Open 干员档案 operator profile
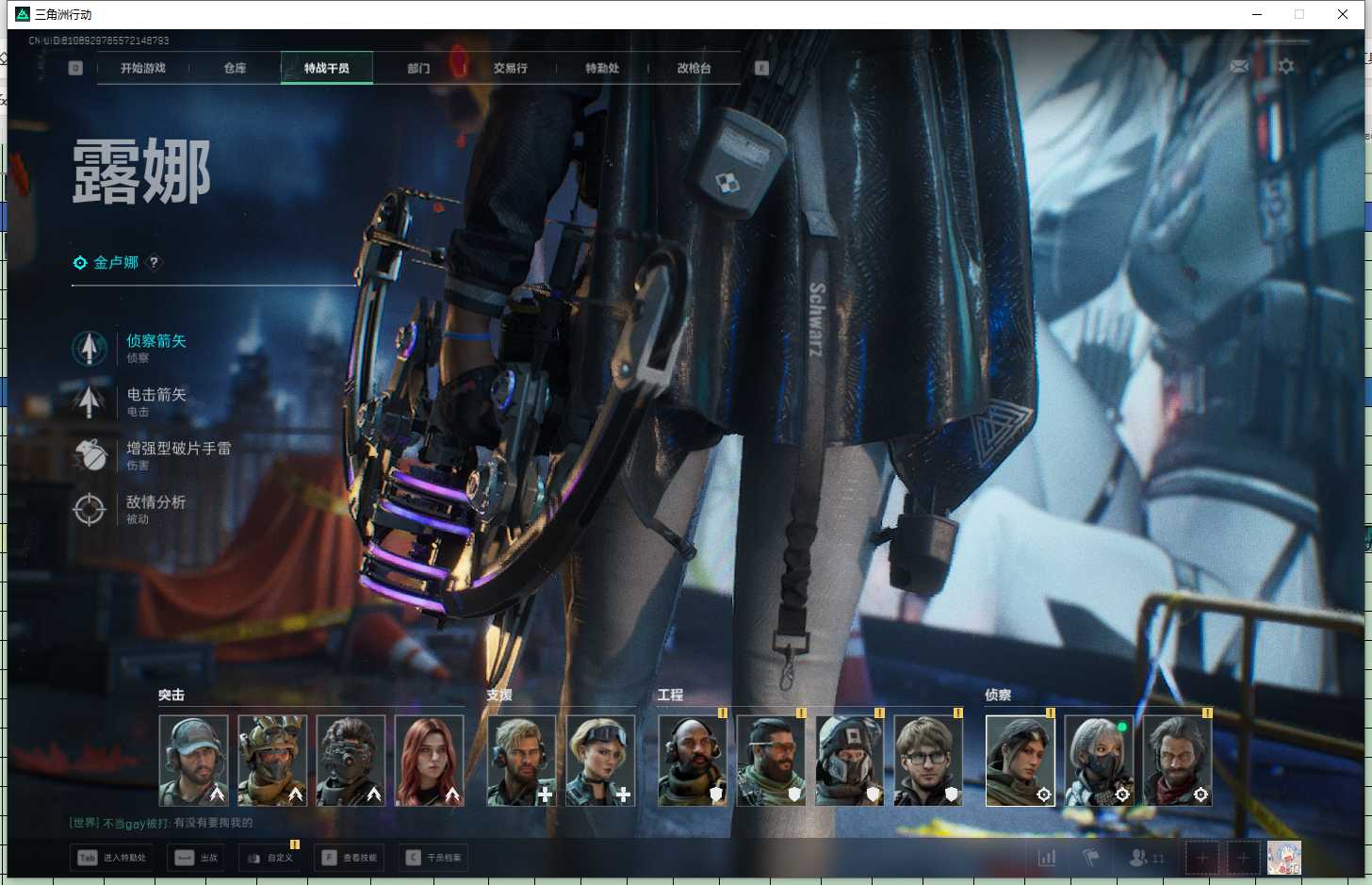The image size is (1372, 885). (433, 858)
